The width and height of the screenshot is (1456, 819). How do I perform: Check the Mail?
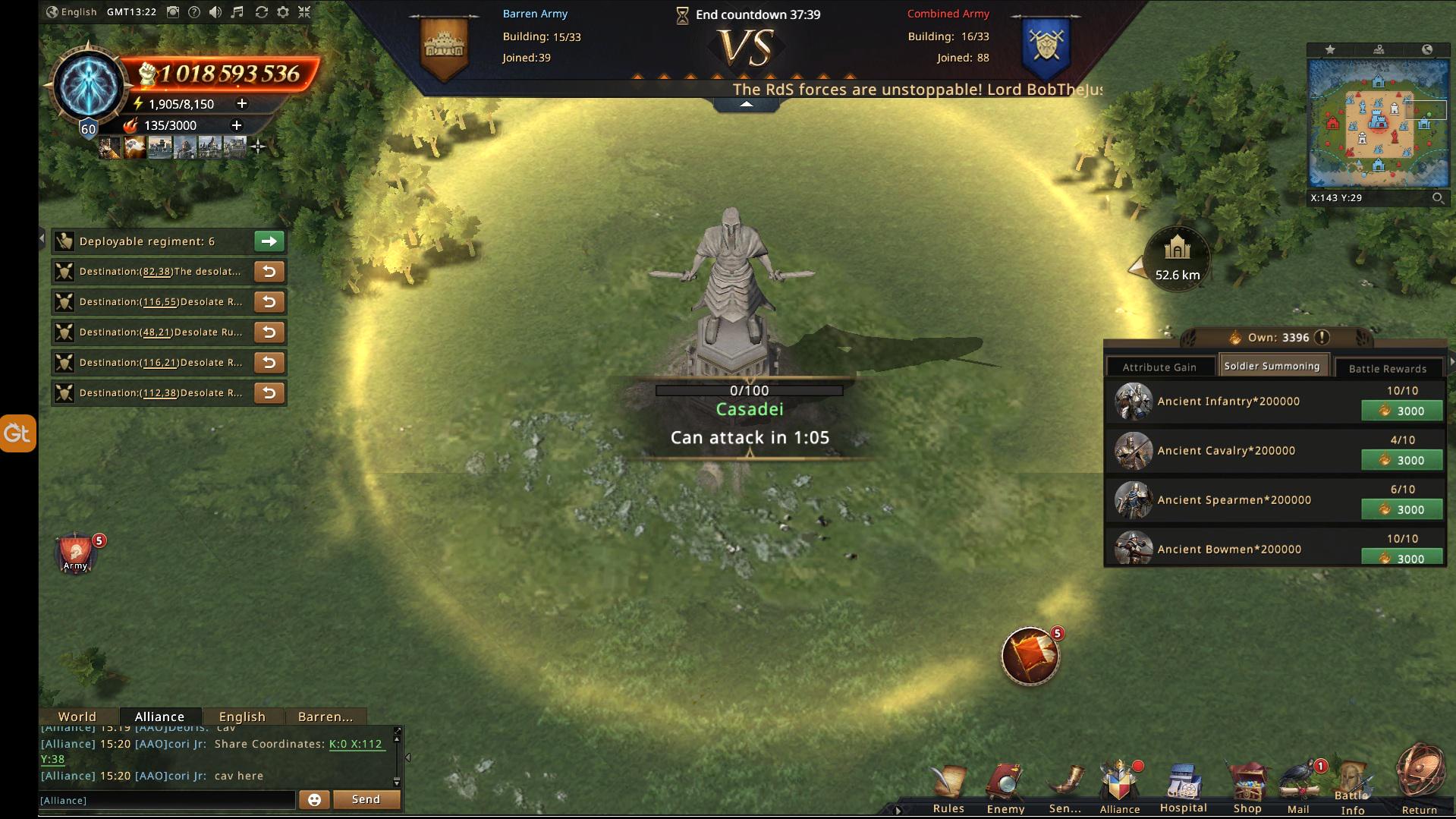click(1299, 788)
